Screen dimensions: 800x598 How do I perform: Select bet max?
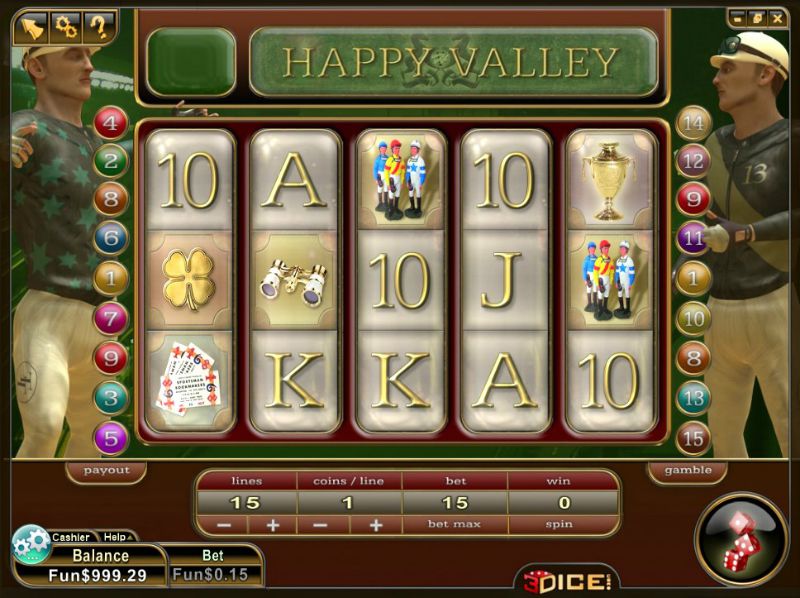[x=455, y=524]
